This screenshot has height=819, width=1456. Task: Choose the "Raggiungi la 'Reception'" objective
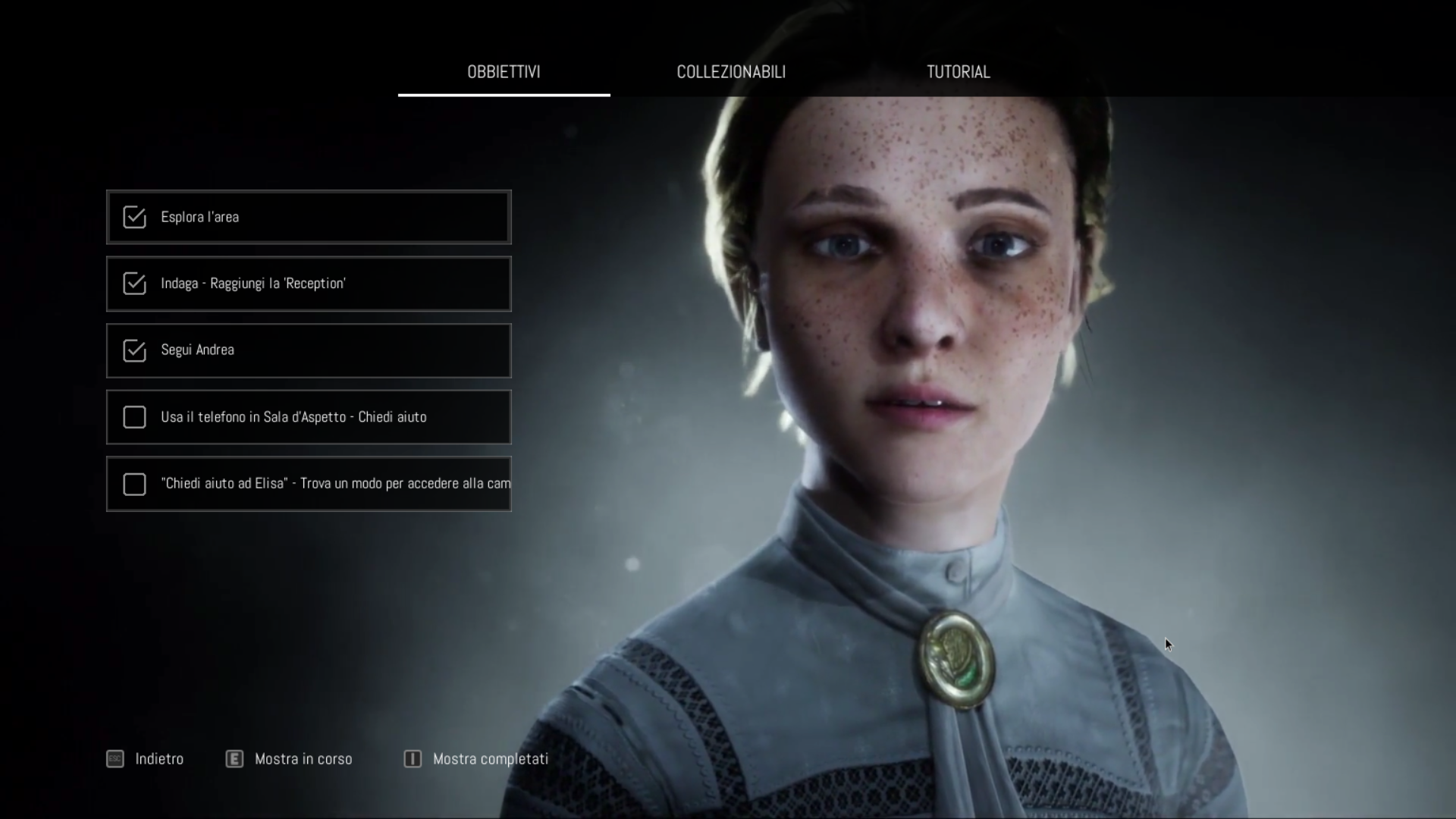pos(309,284)
